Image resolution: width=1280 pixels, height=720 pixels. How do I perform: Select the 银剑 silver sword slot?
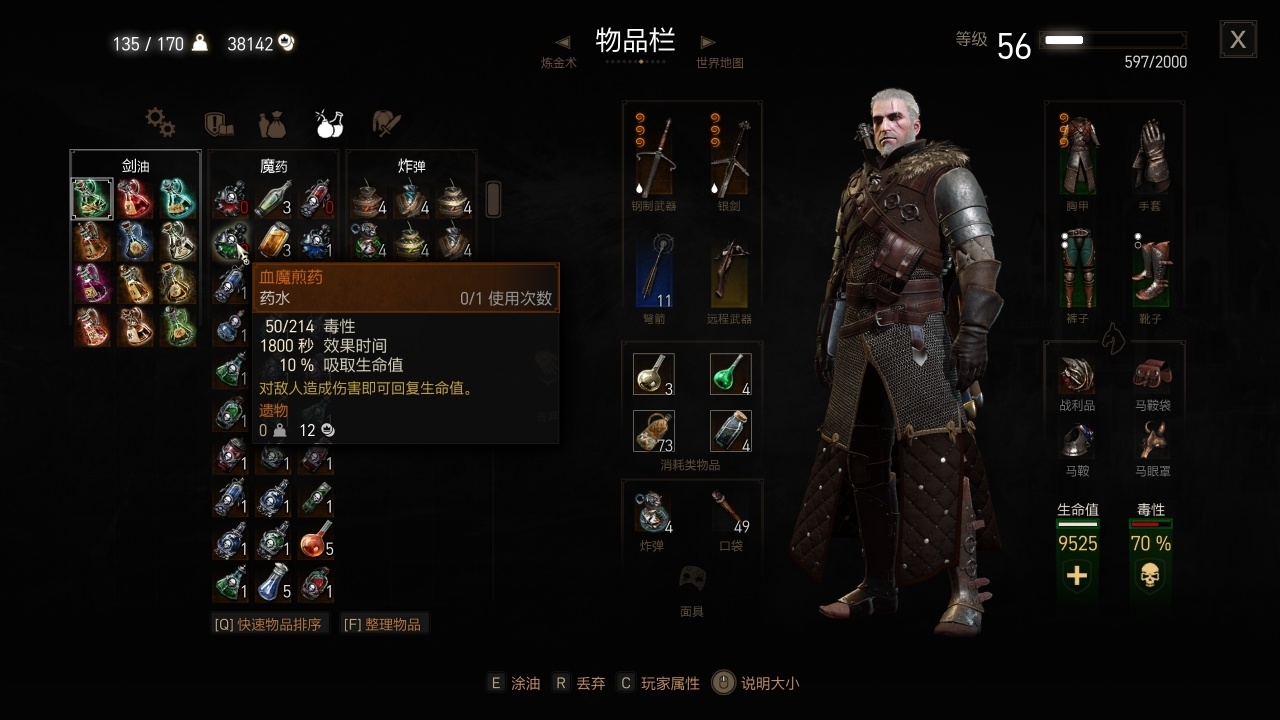pos(729,155)
